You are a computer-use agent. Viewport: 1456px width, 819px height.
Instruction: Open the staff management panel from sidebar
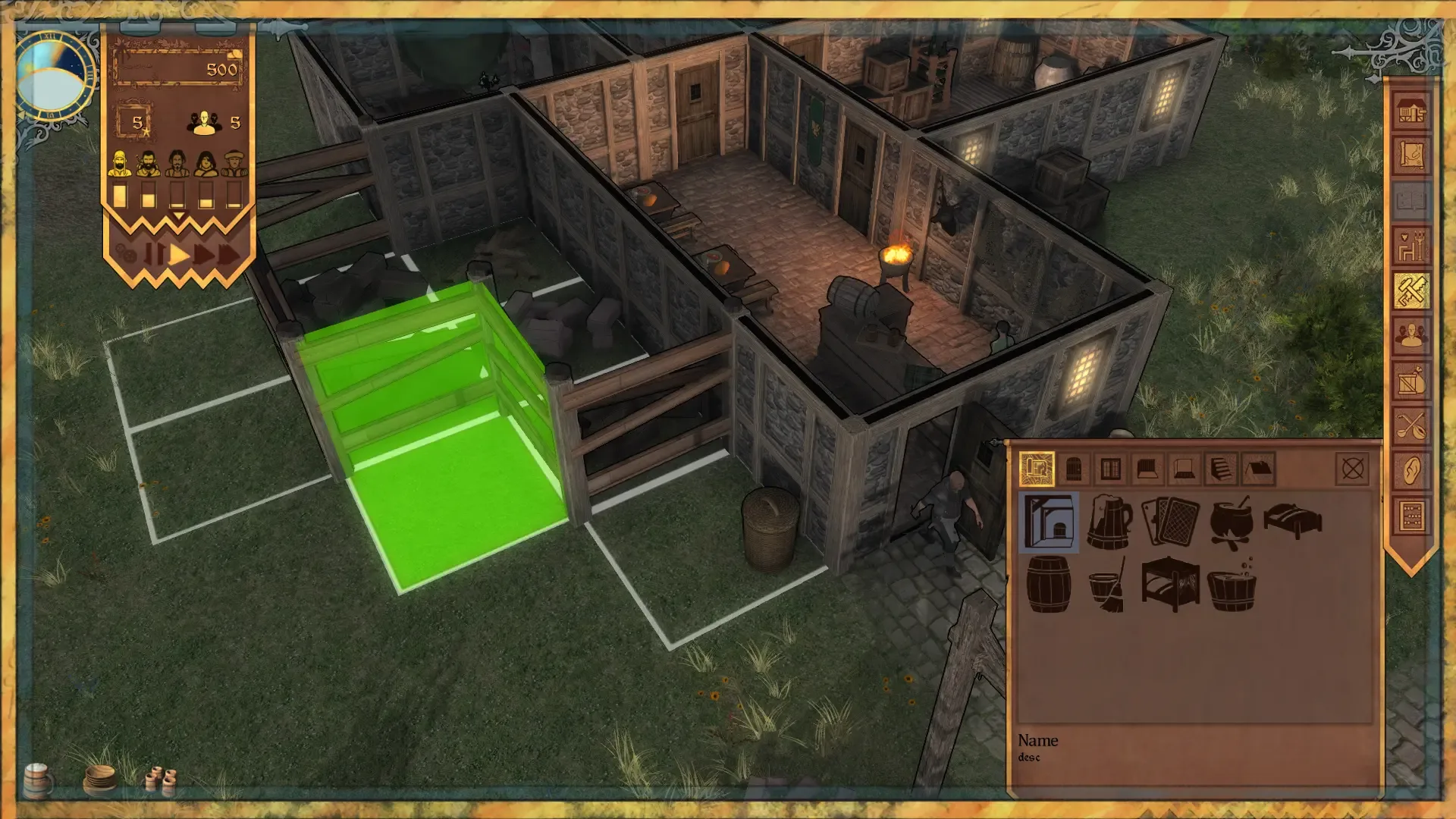1412,336
